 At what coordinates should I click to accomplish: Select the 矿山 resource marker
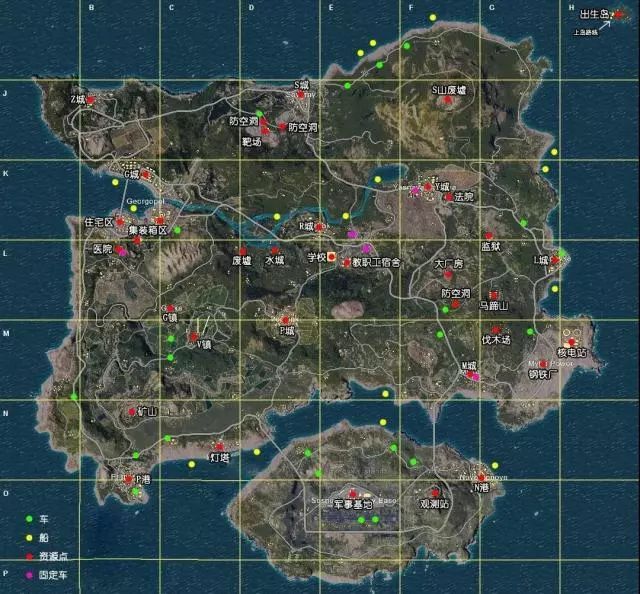coord(132,410)
